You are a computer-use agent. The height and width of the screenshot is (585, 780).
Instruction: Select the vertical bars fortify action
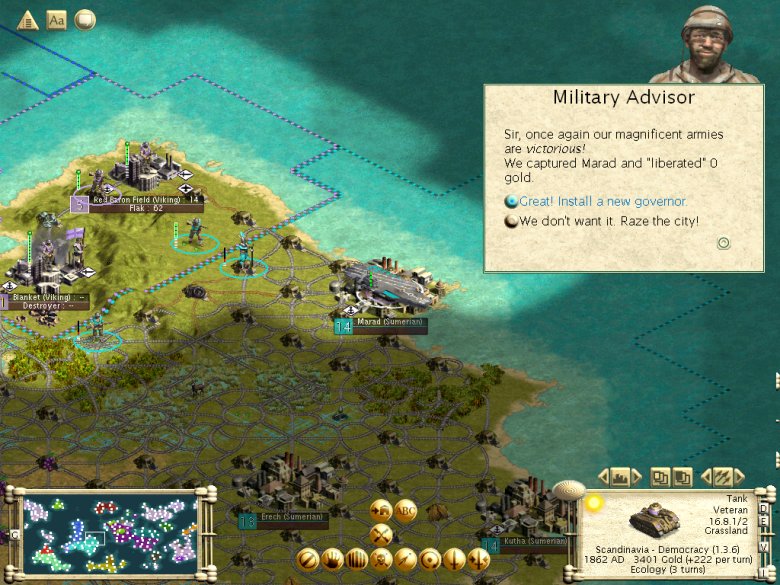point(357,558)
